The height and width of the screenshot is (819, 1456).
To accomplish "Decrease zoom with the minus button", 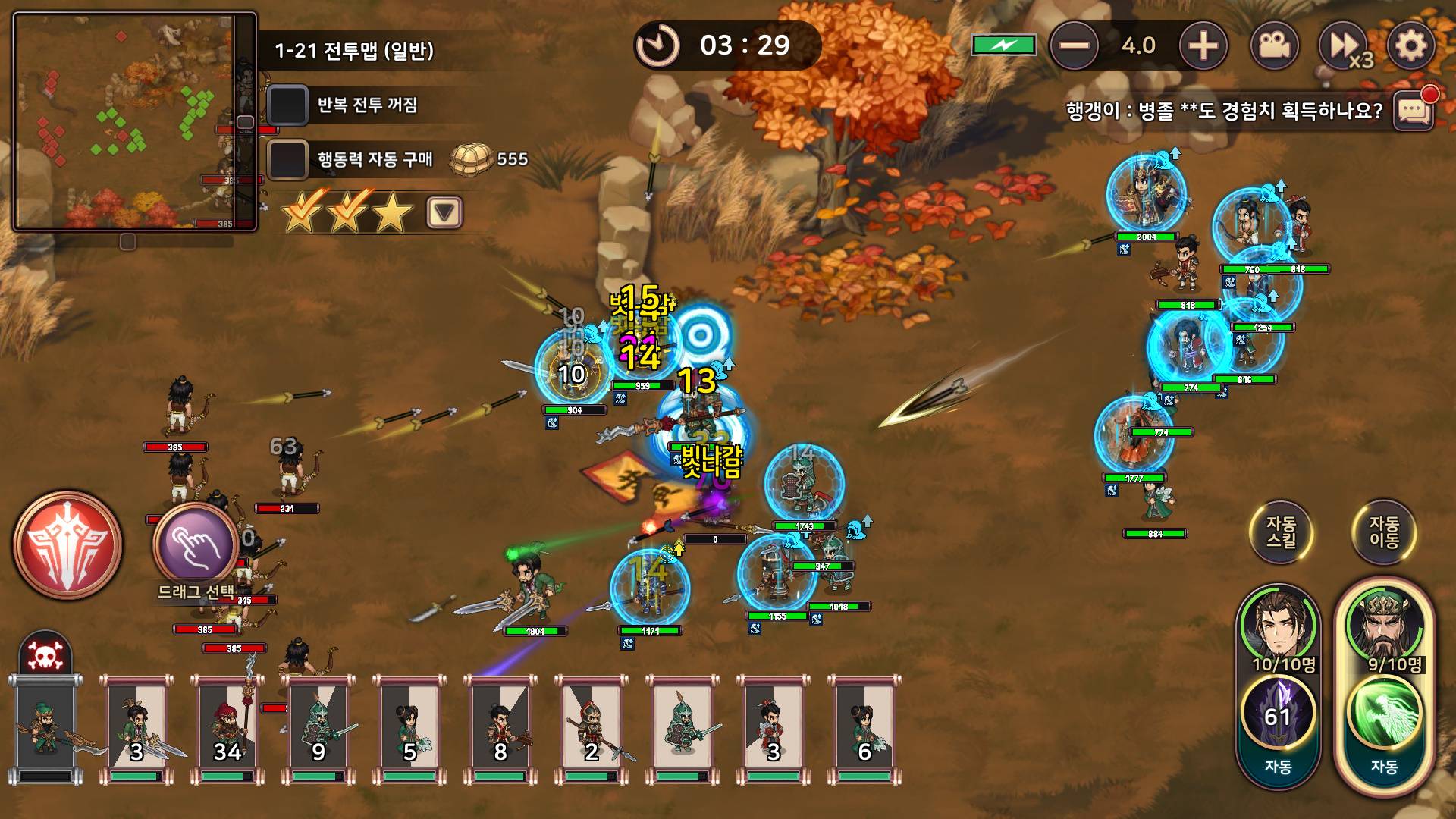I will (x=1074, y=46).
